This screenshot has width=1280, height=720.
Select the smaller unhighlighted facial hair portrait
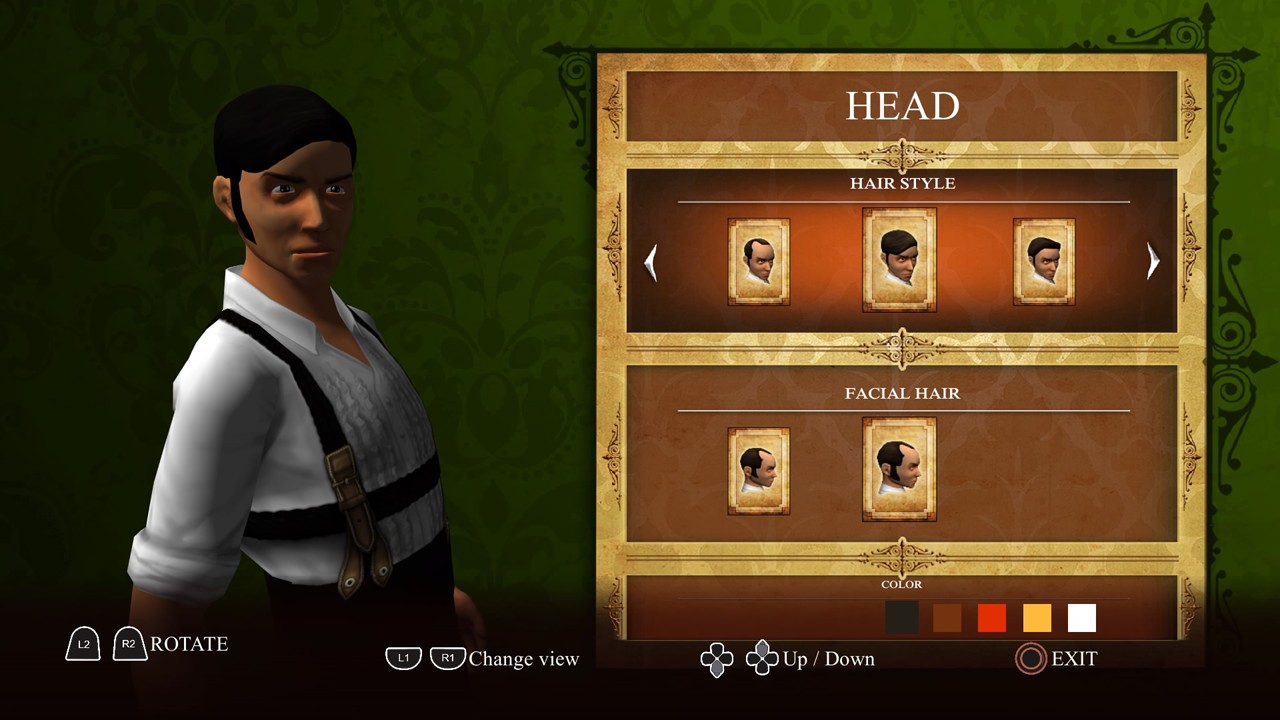pyautogui.click(x=759, y=471)
